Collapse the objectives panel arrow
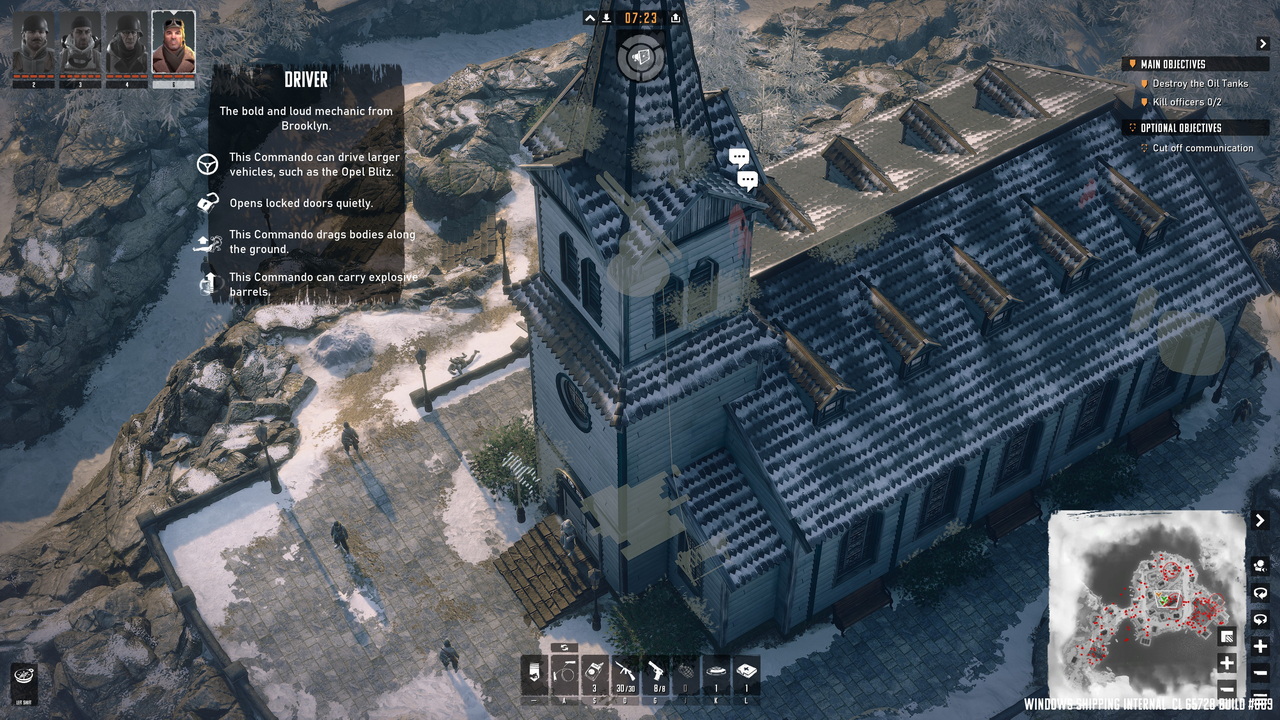Viewport: 1280px width, 720px height. click(x=1262, y=44)
